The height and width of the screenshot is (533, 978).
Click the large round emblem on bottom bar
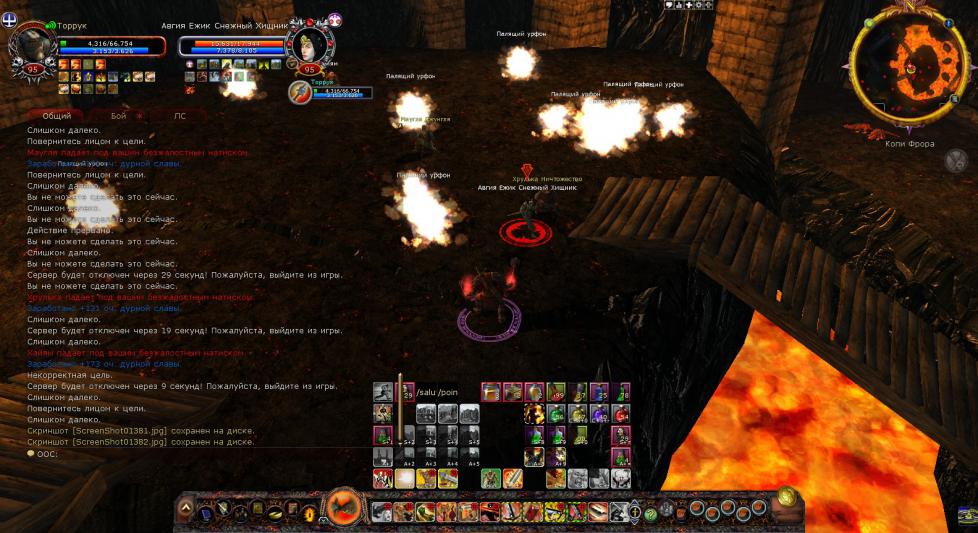click(x=344, y=507)
